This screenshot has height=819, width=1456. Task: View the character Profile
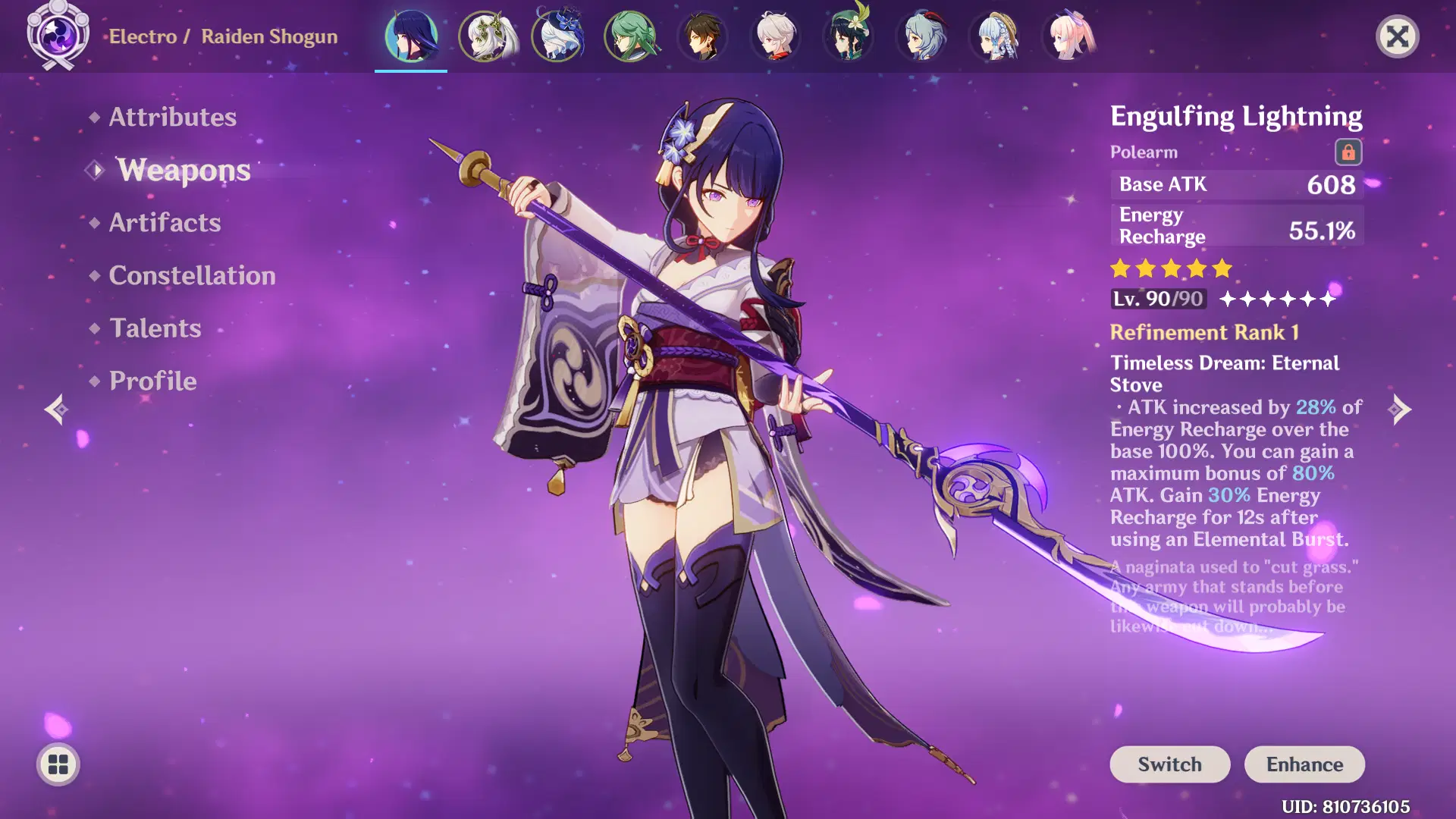pos(152,381)
